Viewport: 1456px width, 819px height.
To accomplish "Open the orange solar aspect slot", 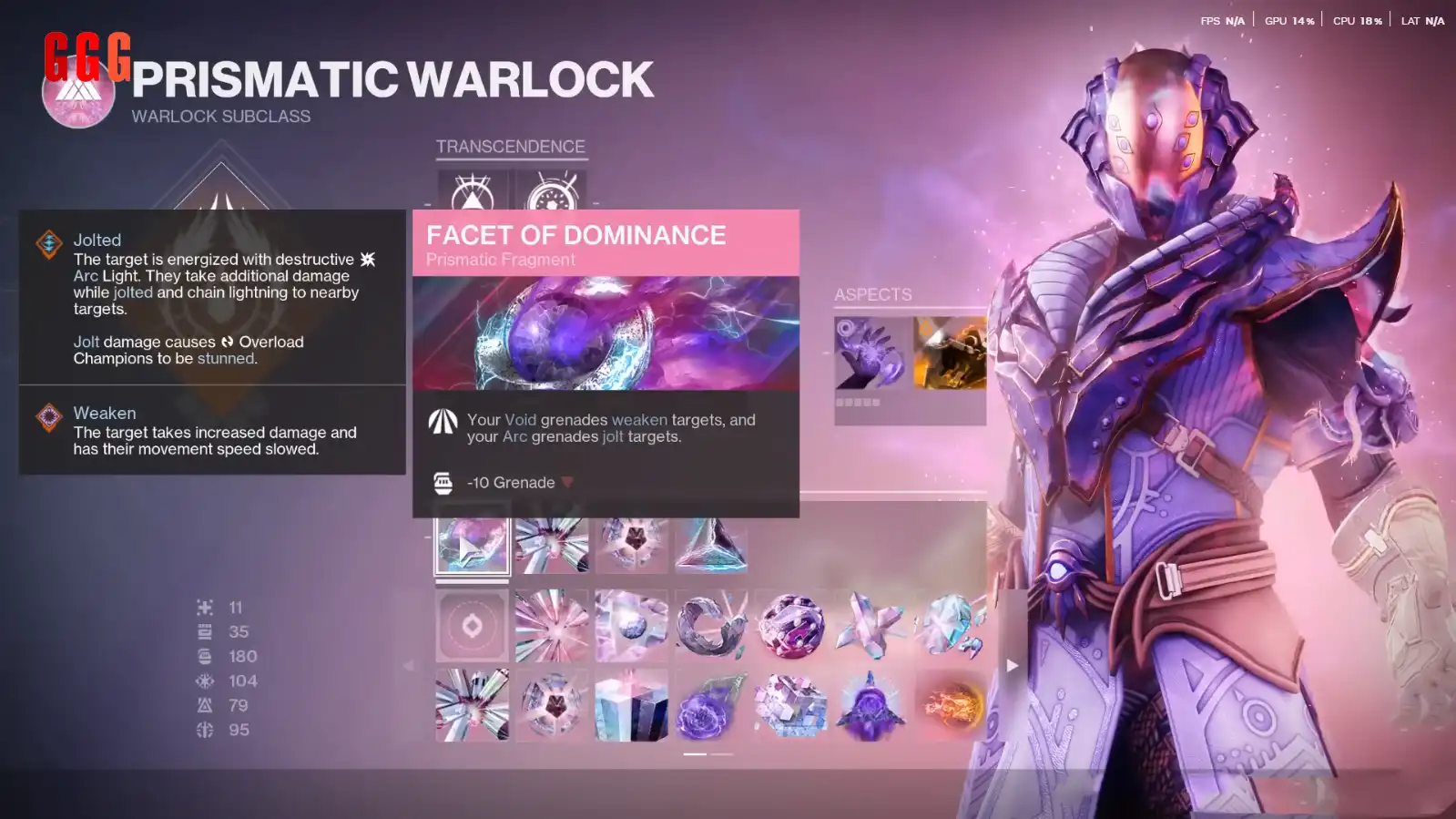I will click(950, 353).
